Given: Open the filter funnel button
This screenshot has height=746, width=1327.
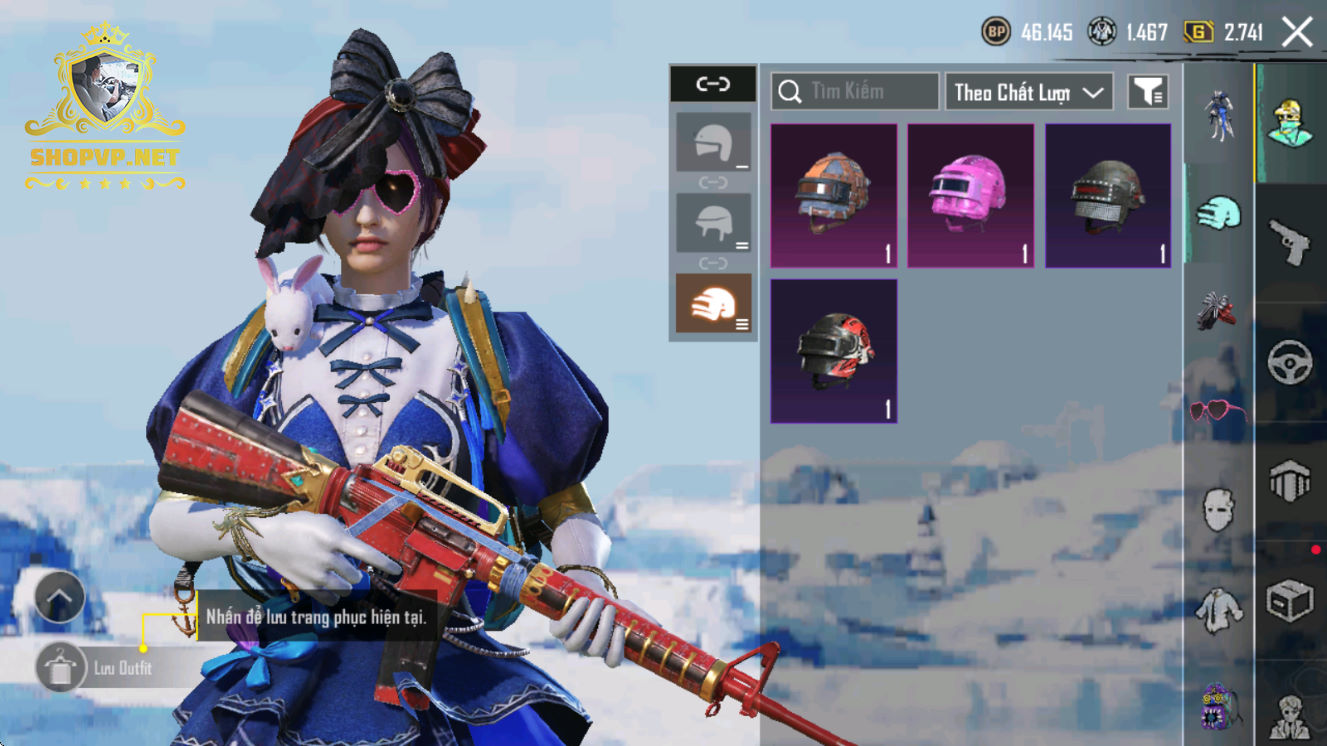Looking at the screenshot, I should (1148, 92).
